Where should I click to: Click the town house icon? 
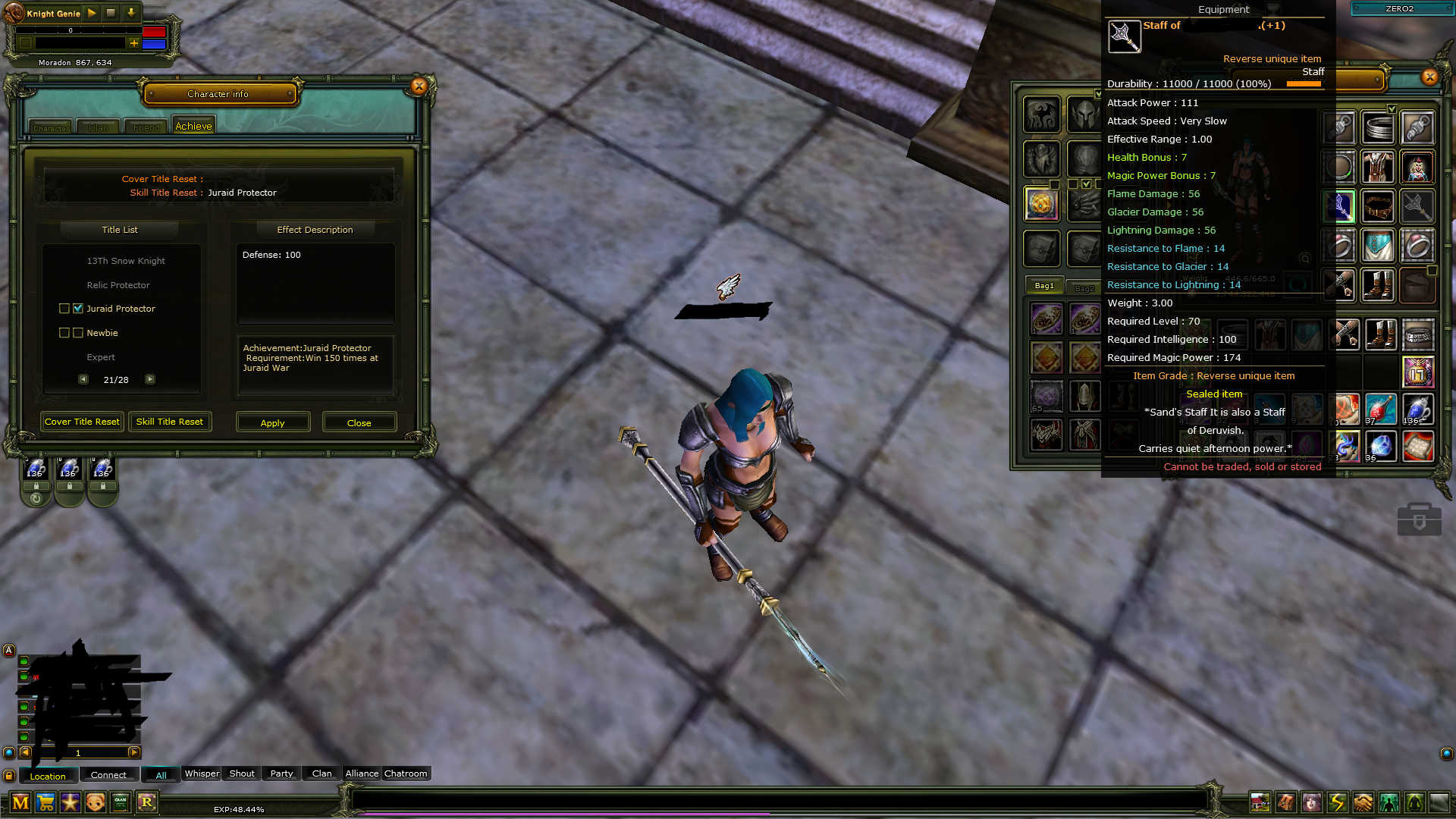(1260, 802)
